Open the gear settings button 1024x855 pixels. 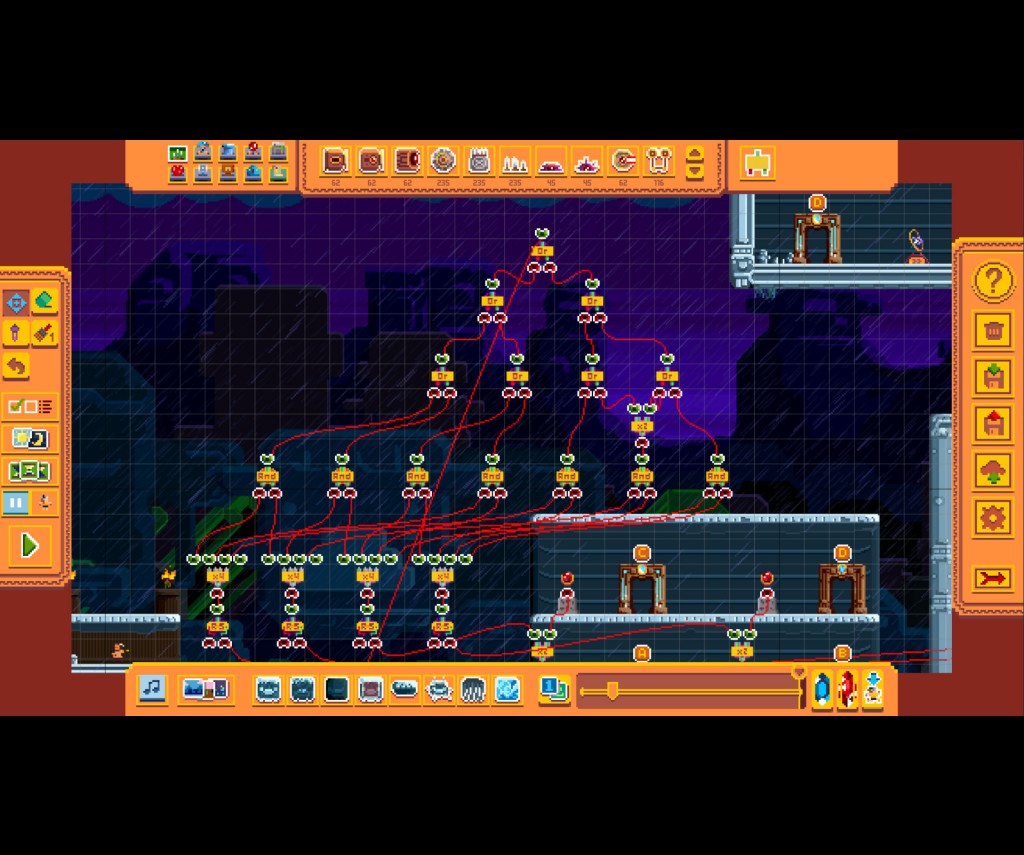click(992, 517)
